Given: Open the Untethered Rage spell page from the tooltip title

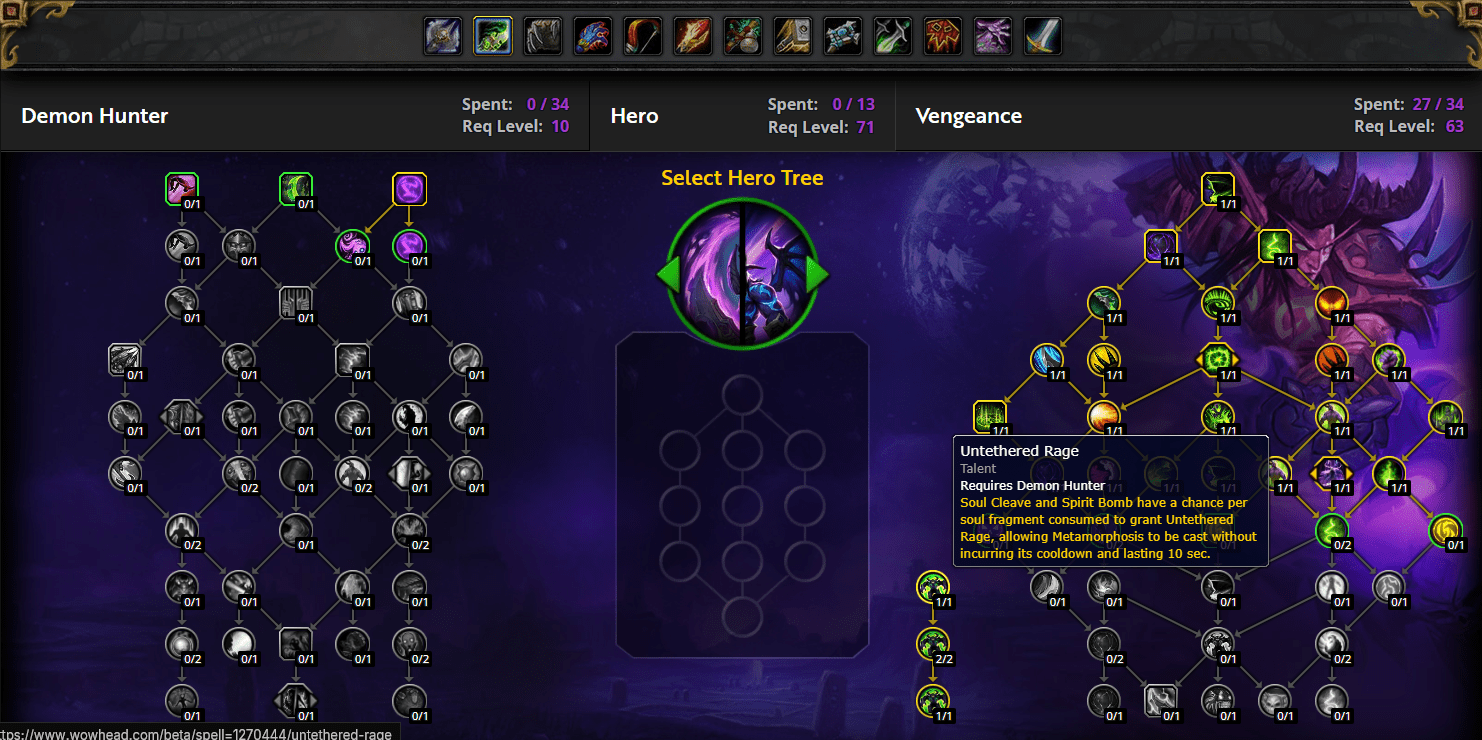Looking at the screenshot, I should tap(1019, 451).
